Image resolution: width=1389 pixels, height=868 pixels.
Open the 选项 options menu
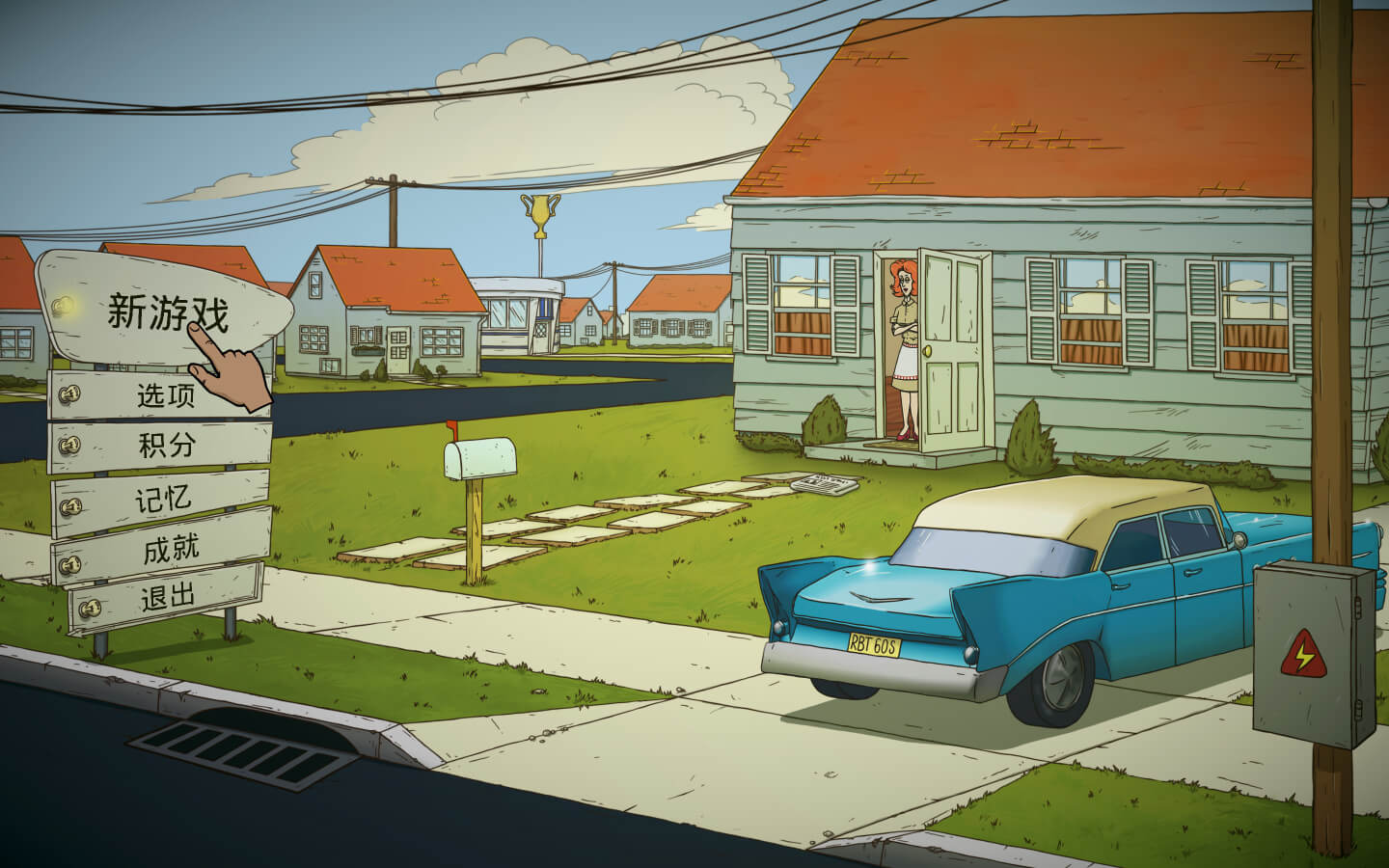point(166,395)
